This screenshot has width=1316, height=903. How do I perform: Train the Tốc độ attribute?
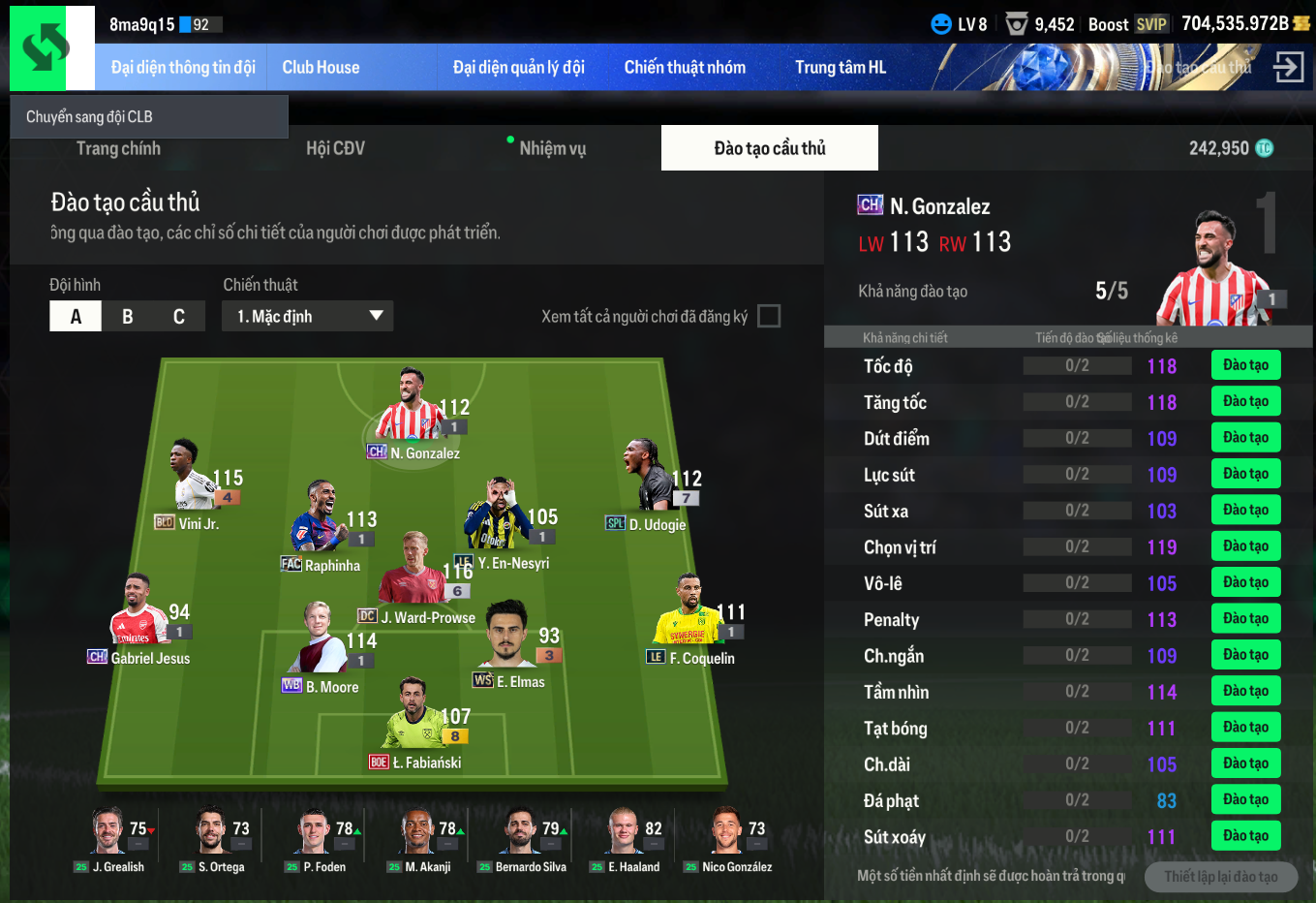[1245, 365]
